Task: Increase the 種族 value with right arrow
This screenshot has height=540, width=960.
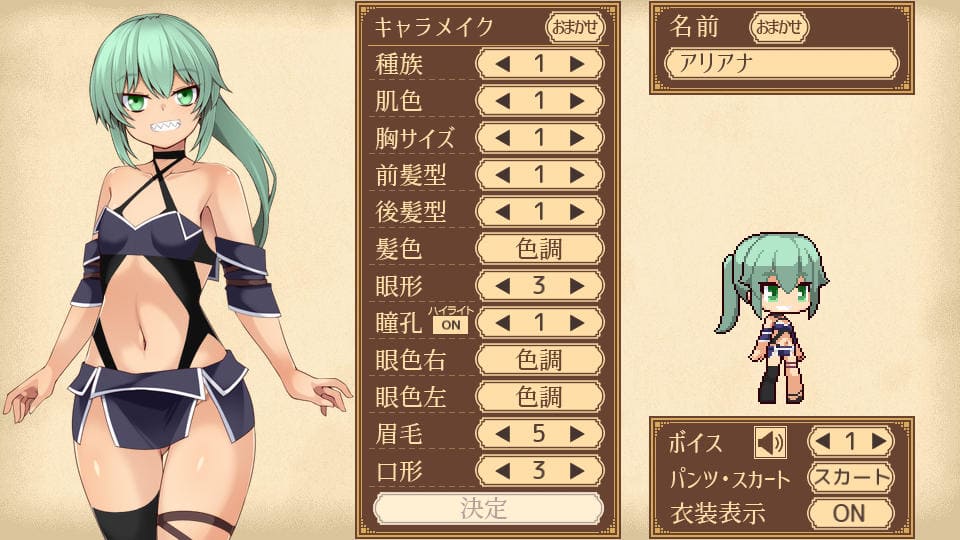Action: (577, 63)
